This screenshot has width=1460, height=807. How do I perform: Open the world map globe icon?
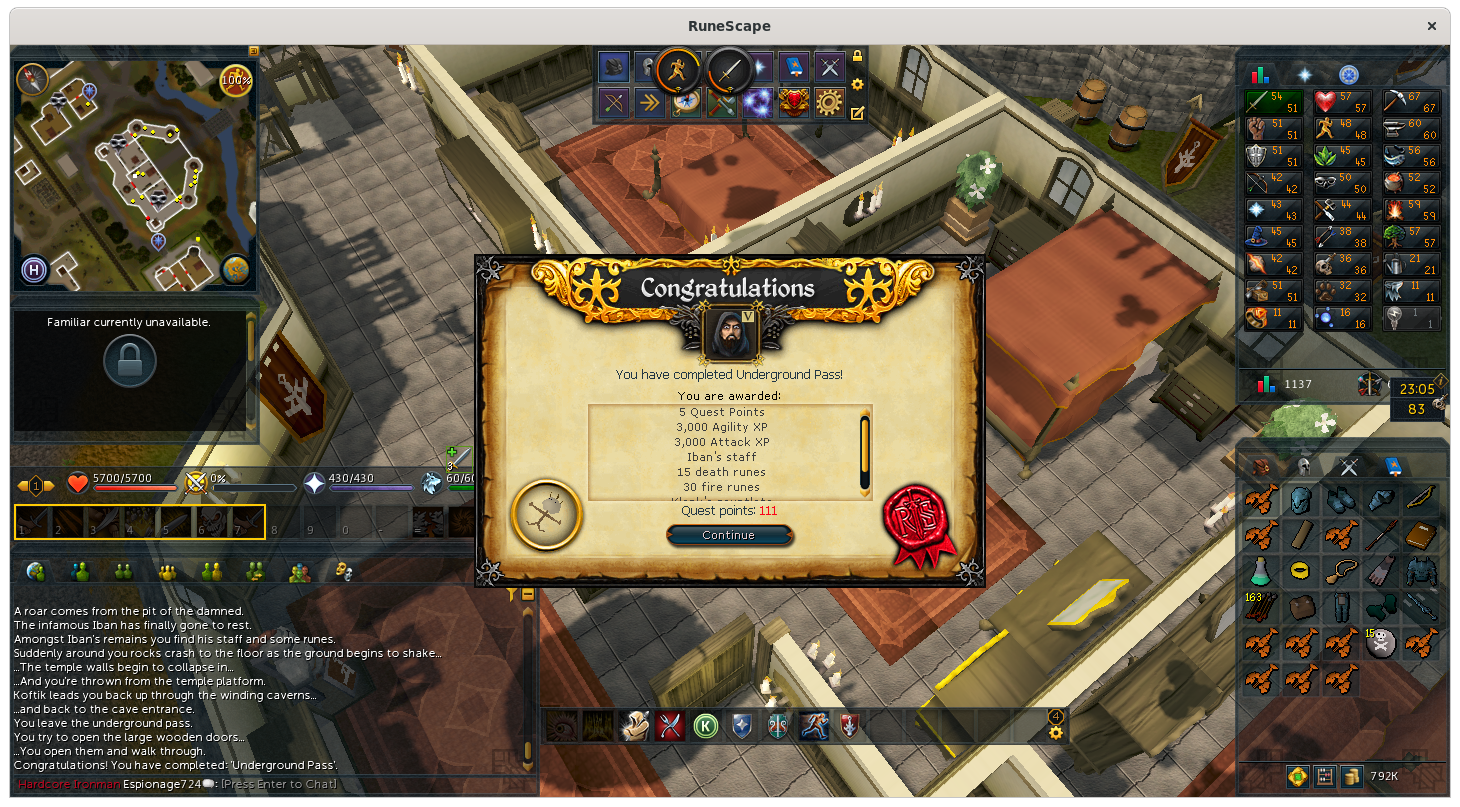pos(235,270)
